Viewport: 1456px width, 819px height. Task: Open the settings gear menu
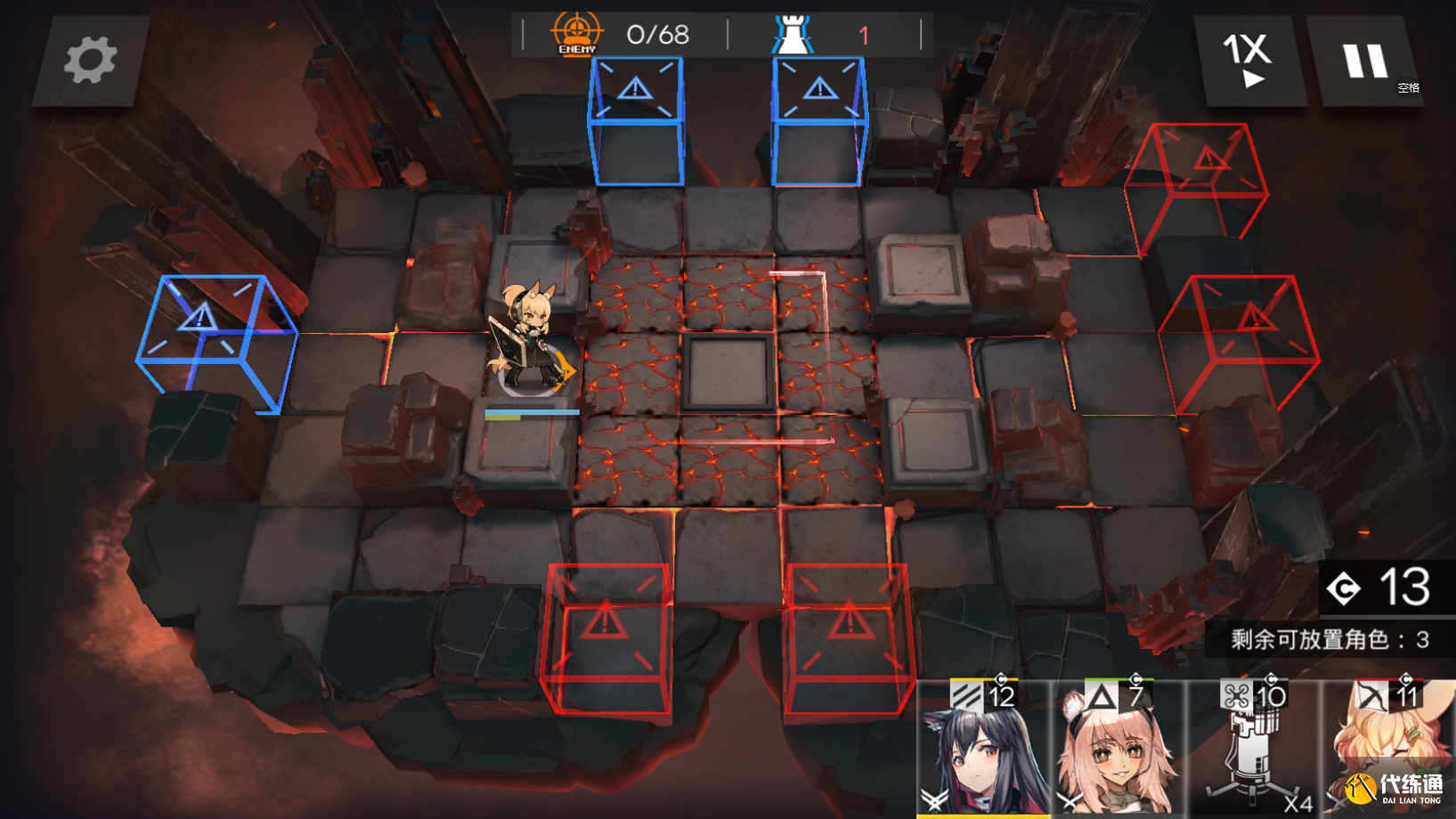90,61
